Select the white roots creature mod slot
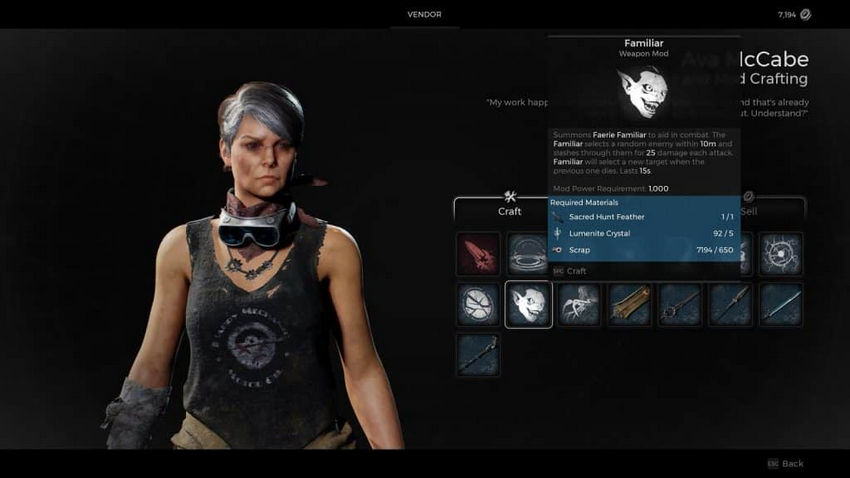The image size is (850, 478). coord(579,304)
